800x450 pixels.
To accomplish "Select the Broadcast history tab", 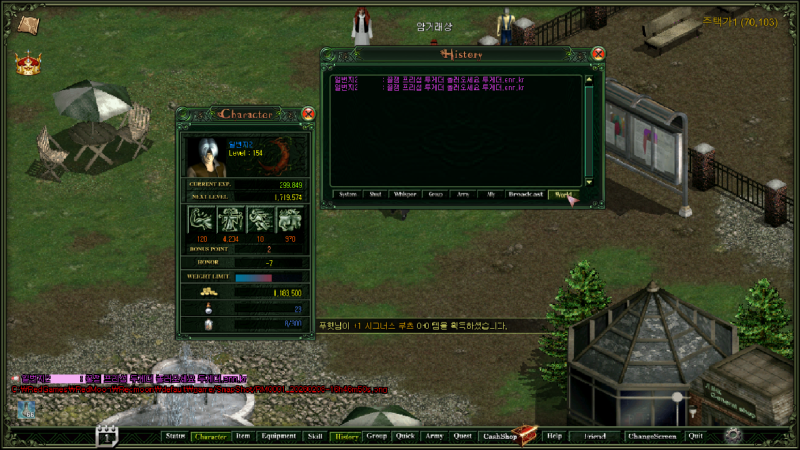I will [x=526, y=194].
